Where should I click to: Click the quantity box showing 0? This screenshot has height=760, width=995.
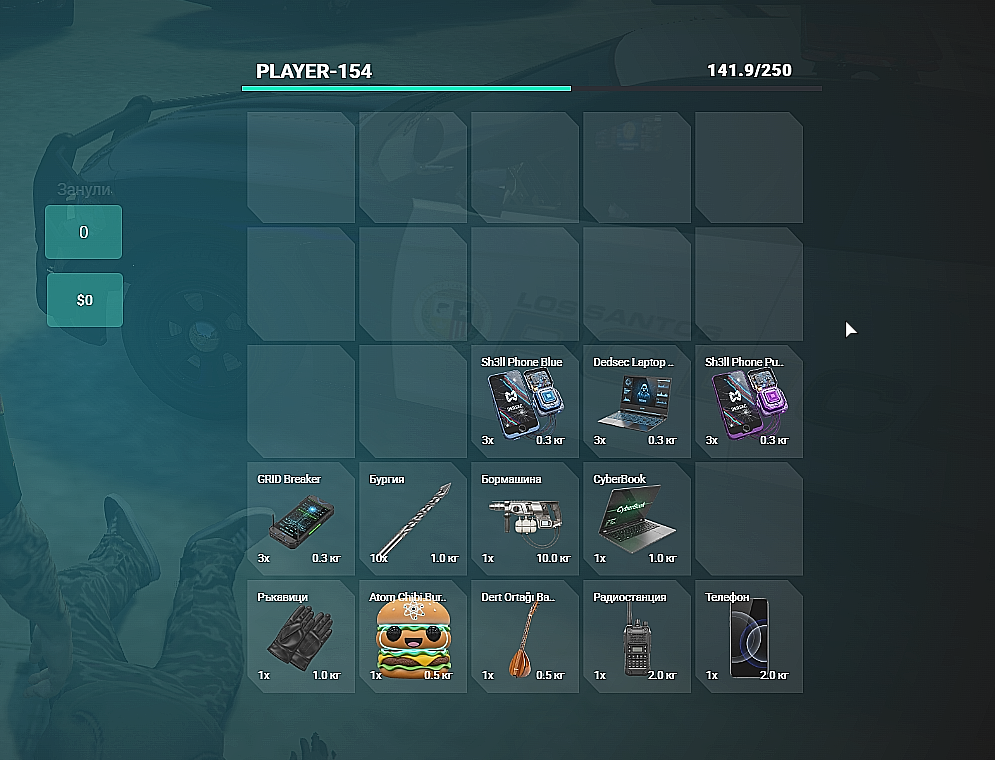(x=84, y=232)
